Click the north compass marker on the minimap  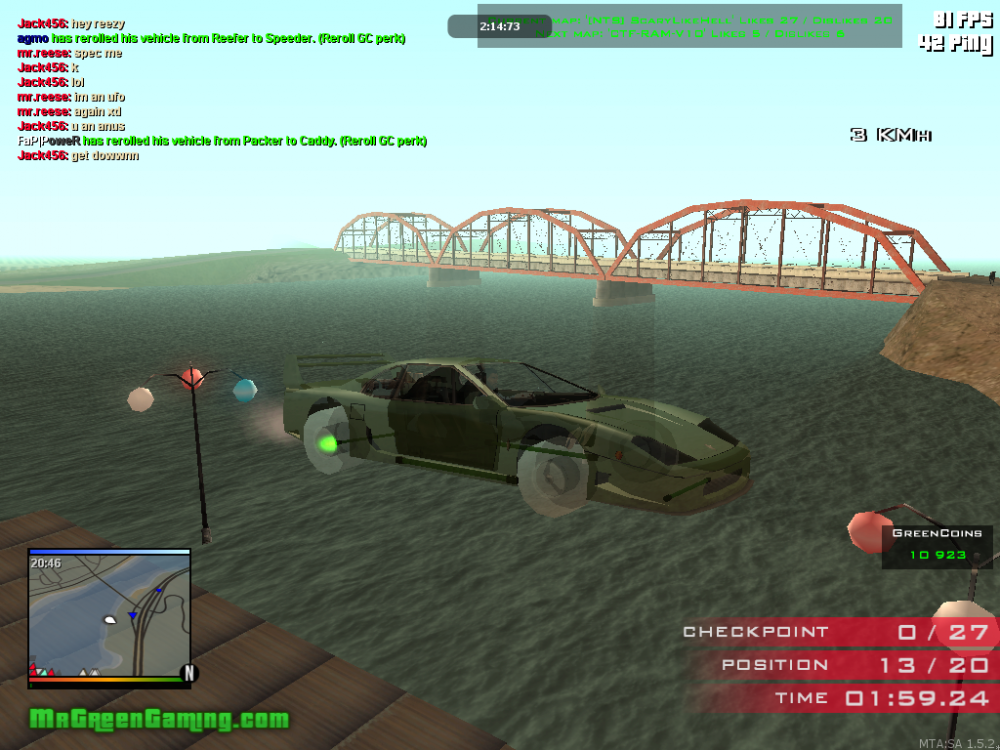(187, 671)
